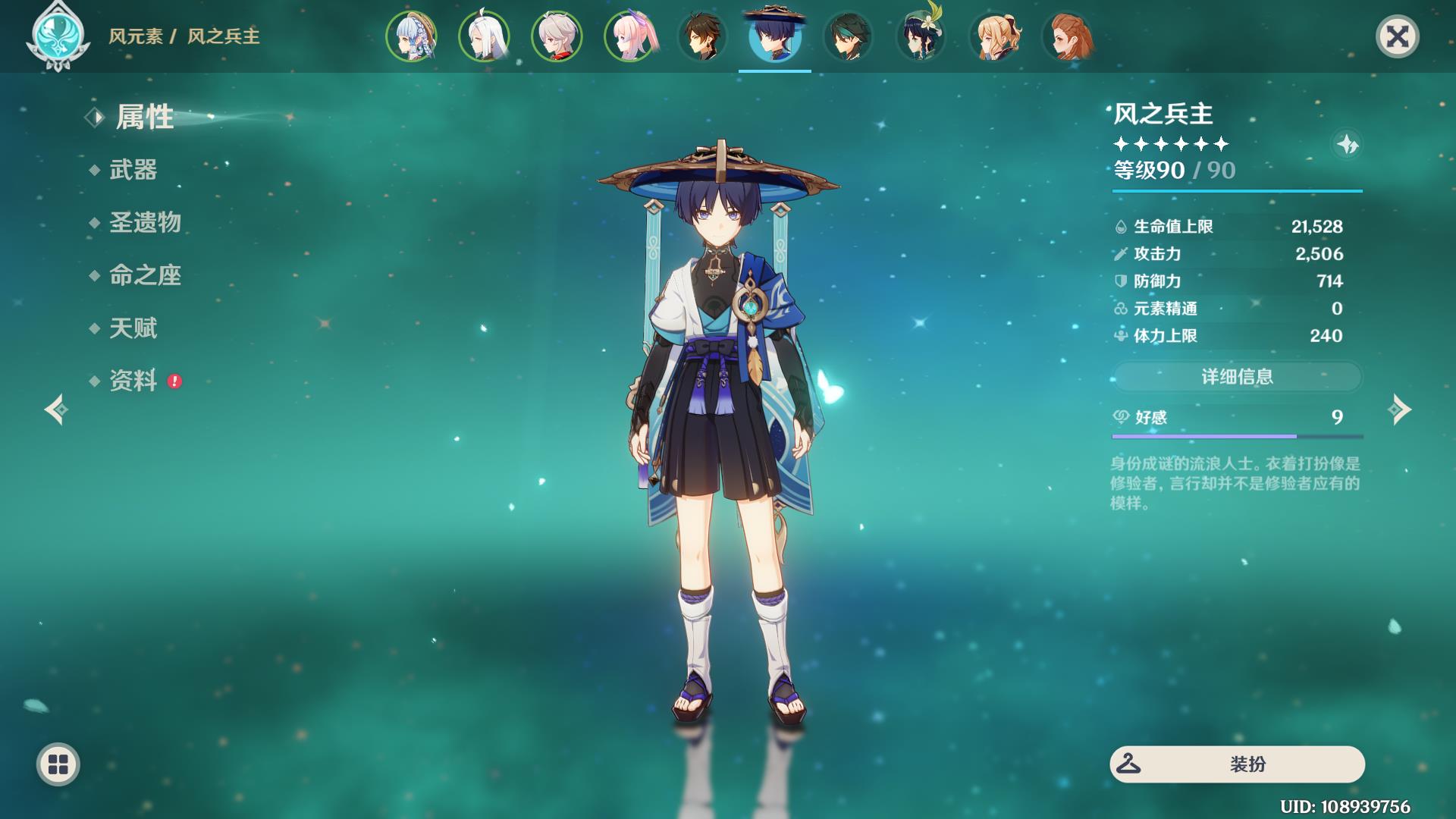This screenshot has width=1456, height=819.
Task: Open the 装扮 outfit button
Action: (1237, 764)
